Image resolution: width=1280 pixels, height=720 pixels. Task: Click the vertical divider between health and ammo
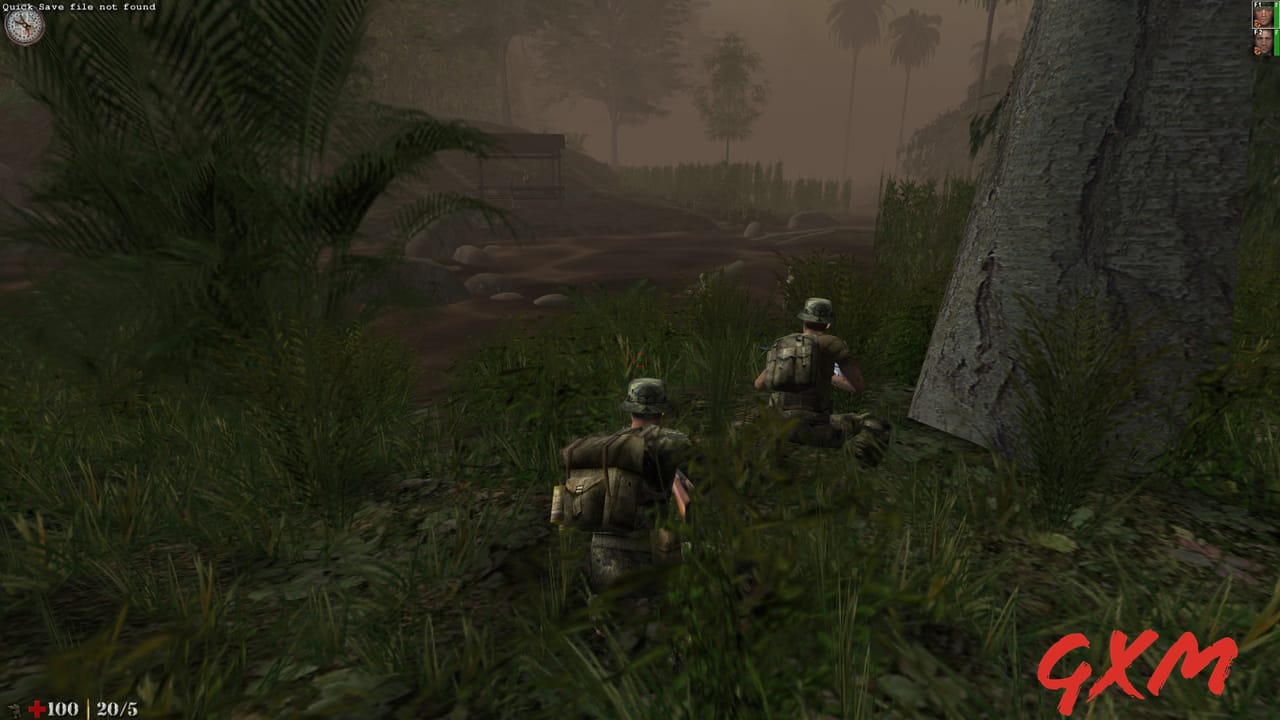tap(88, 708)
